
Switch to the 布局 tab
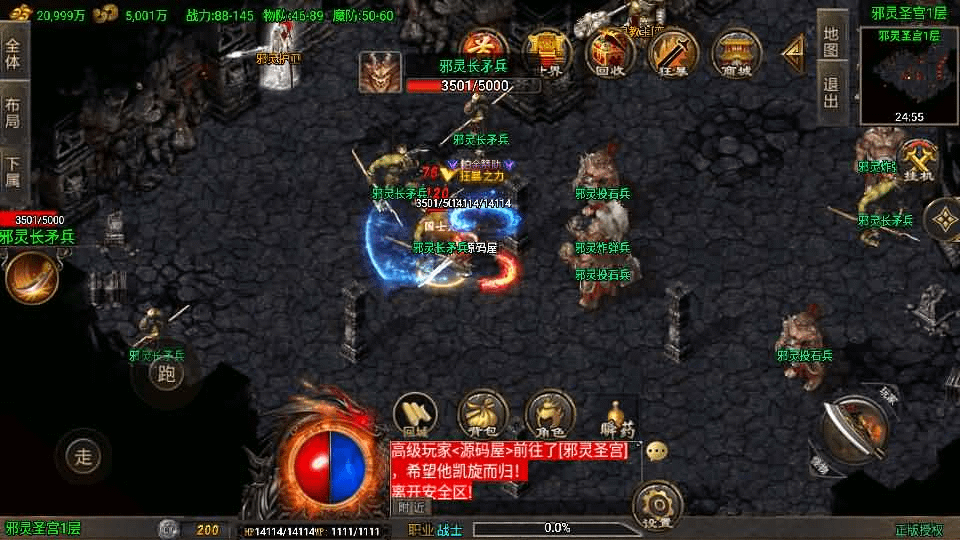coord(13,113)
